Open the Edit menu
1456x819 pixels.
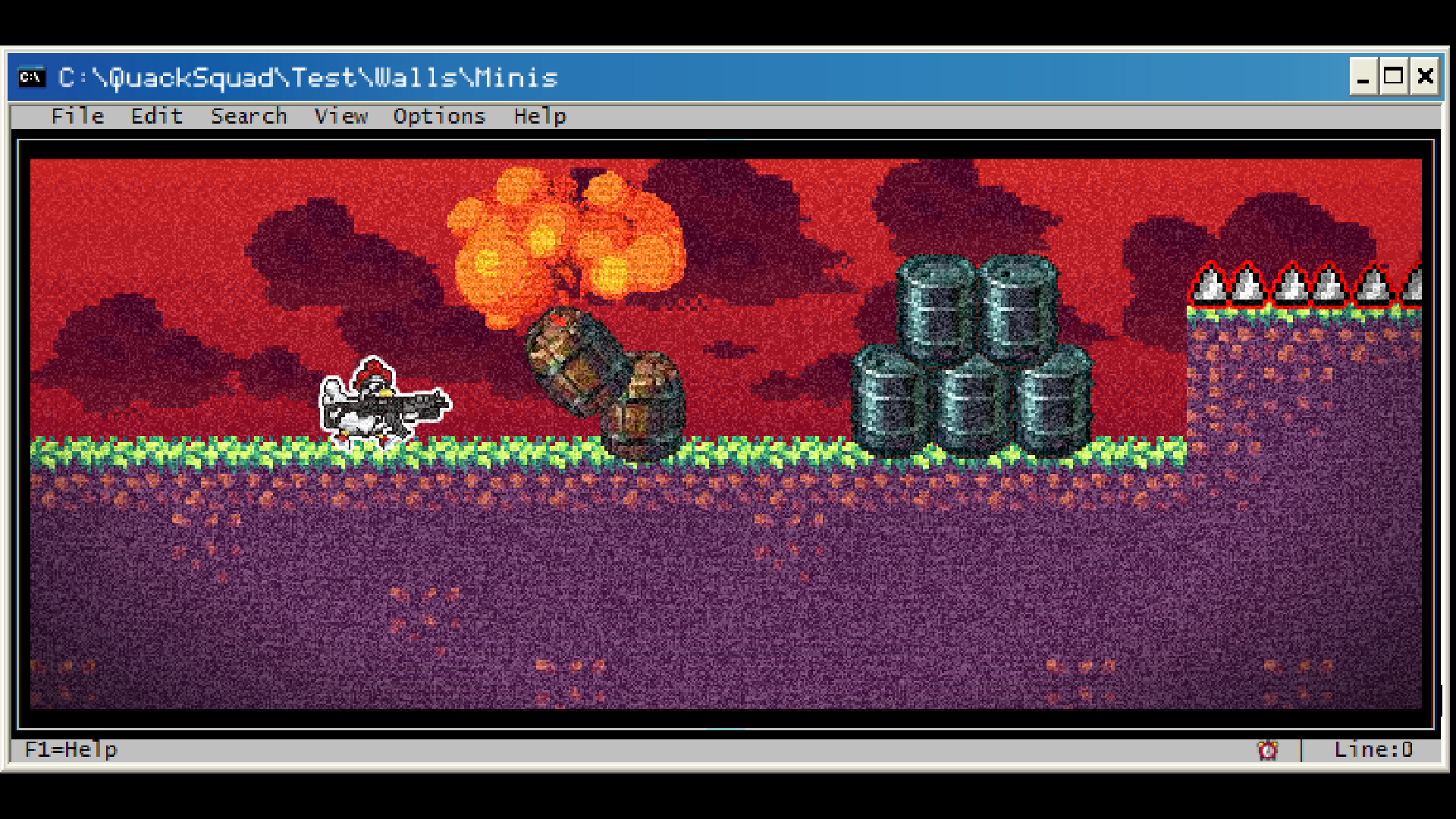pos(156,116)
